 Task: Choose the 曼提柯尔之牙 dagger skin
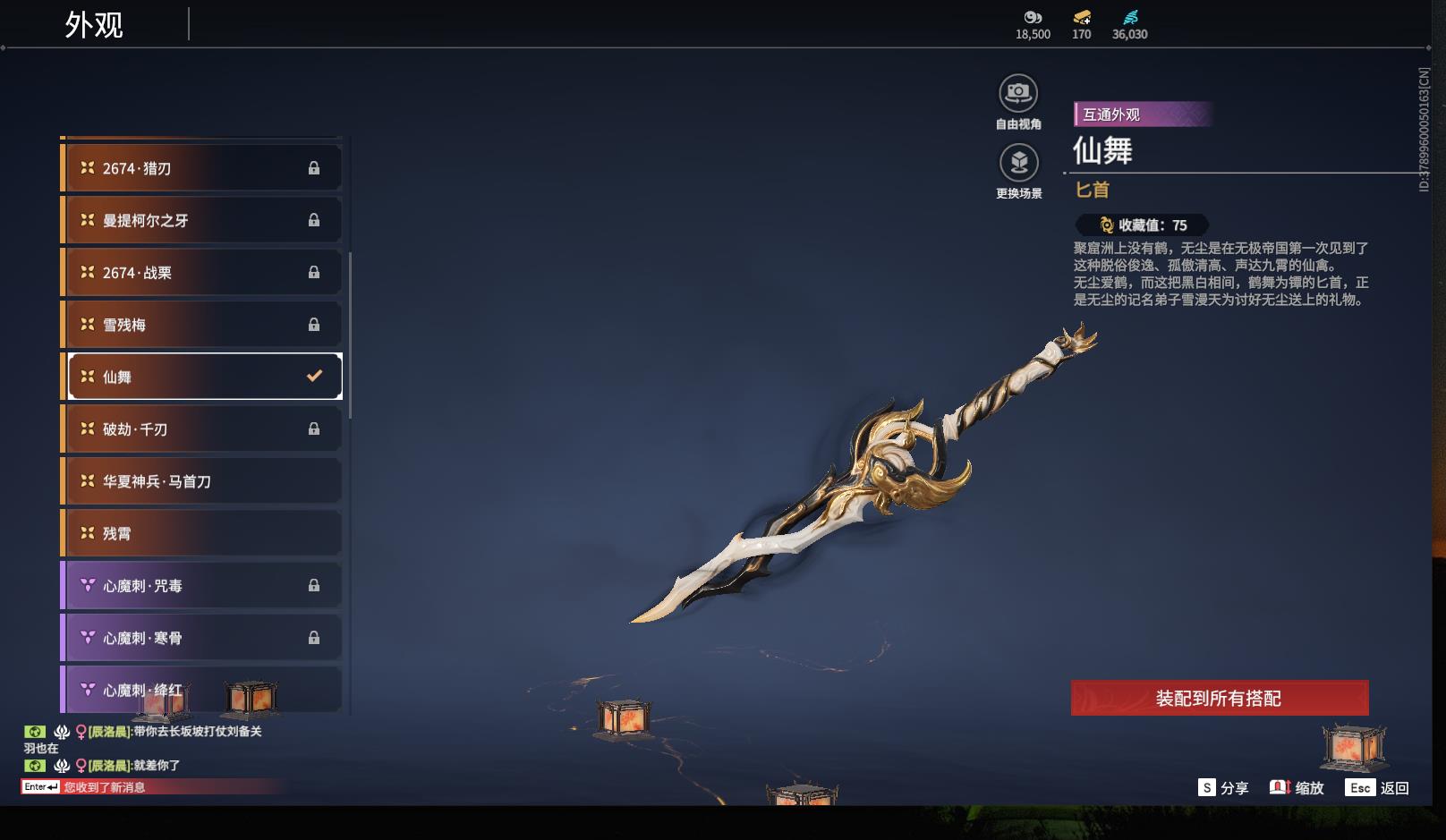point(203,220)
